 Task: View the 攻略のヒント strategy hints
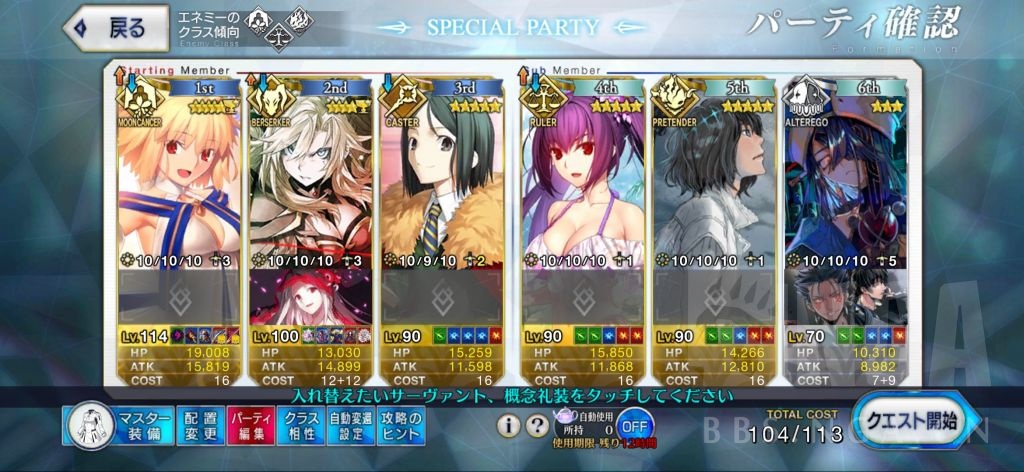pyautogui.click(x=402, y=425)
